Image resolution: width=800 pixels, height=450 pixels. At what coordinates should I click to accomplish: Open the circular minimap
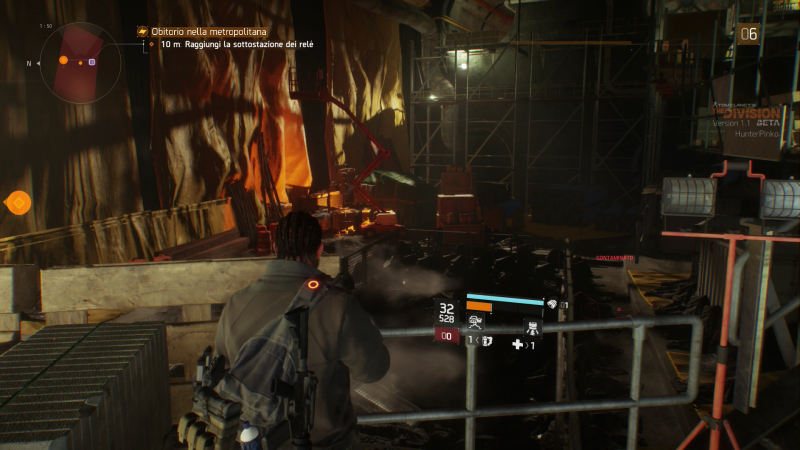tap(81, 62)
